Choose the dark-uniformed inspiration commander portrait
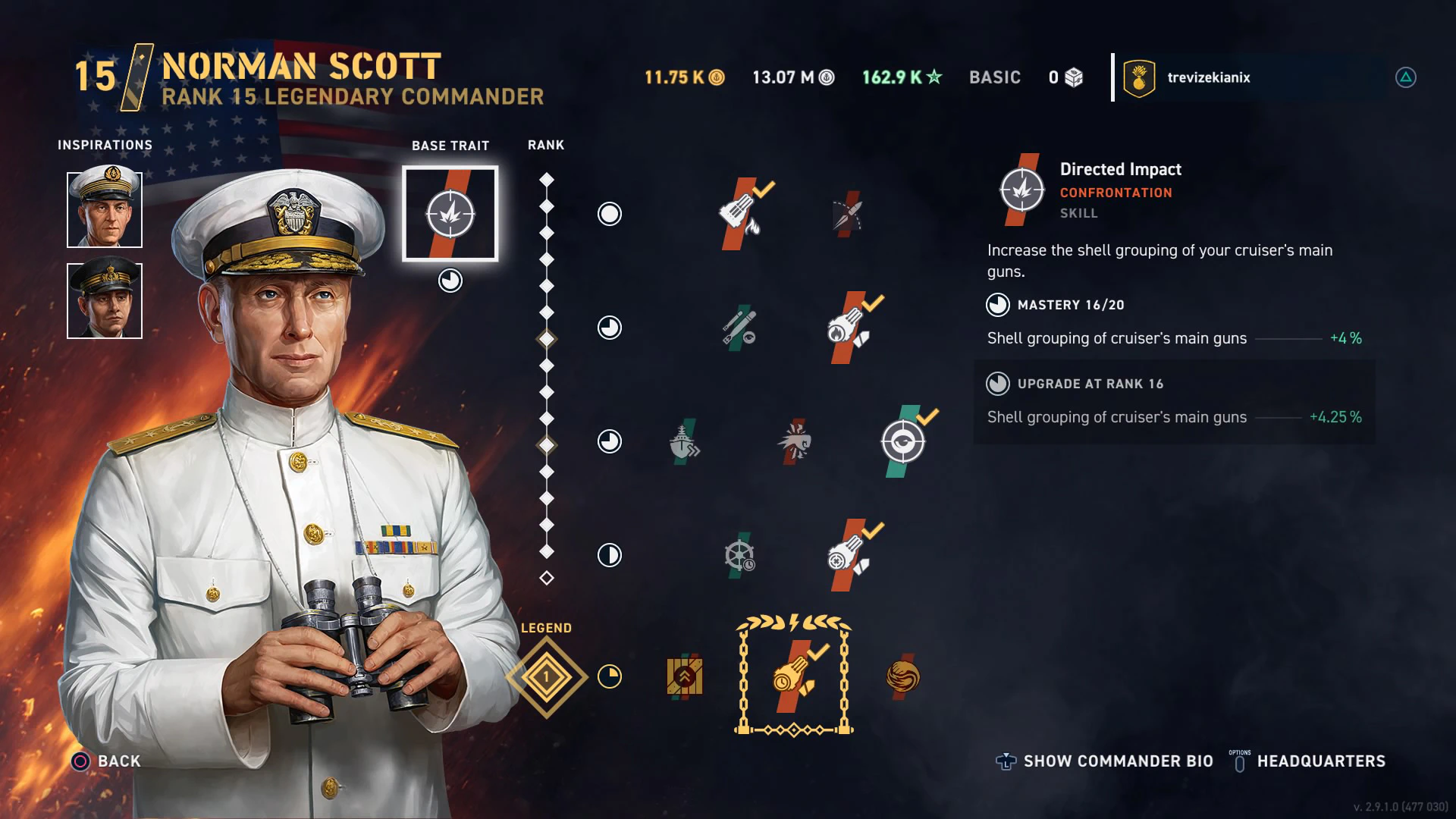The height and width of the screenshot is (819, 1456). [x=105, y=300]
